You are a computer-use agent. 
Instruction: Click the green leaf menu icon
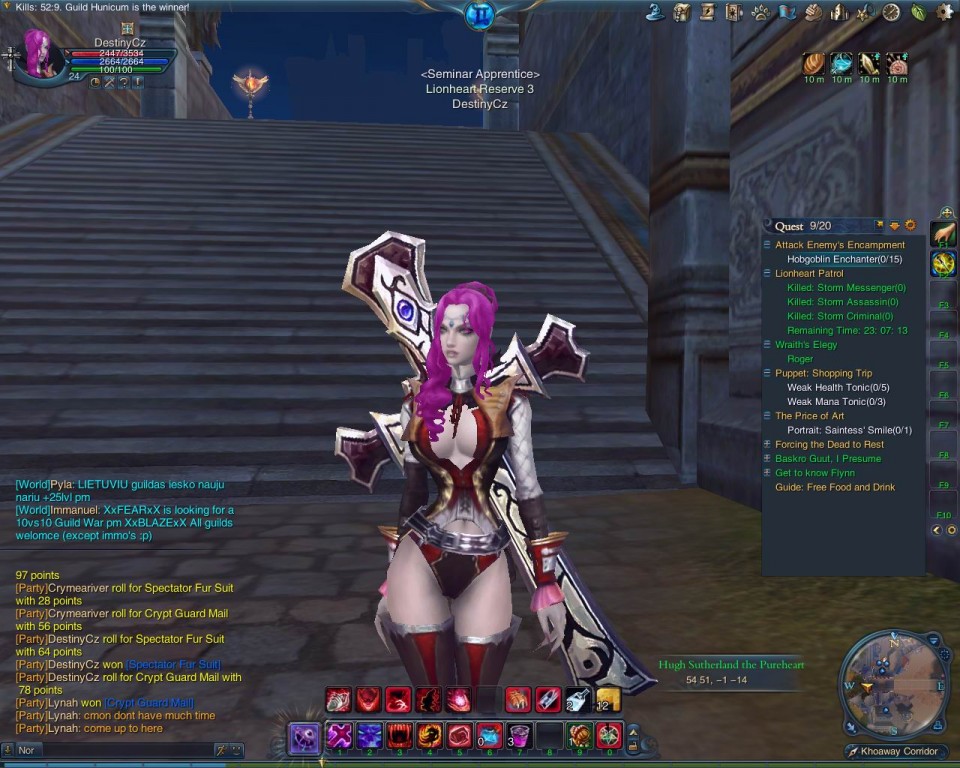[x=918, y=12]
